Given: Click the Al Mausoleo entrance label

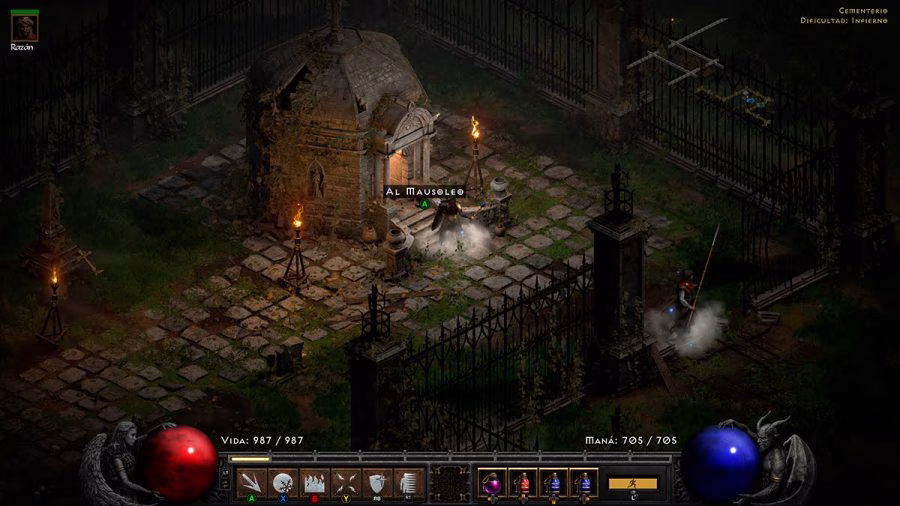Looking at the screenshot, I should (x=424, y=190).
